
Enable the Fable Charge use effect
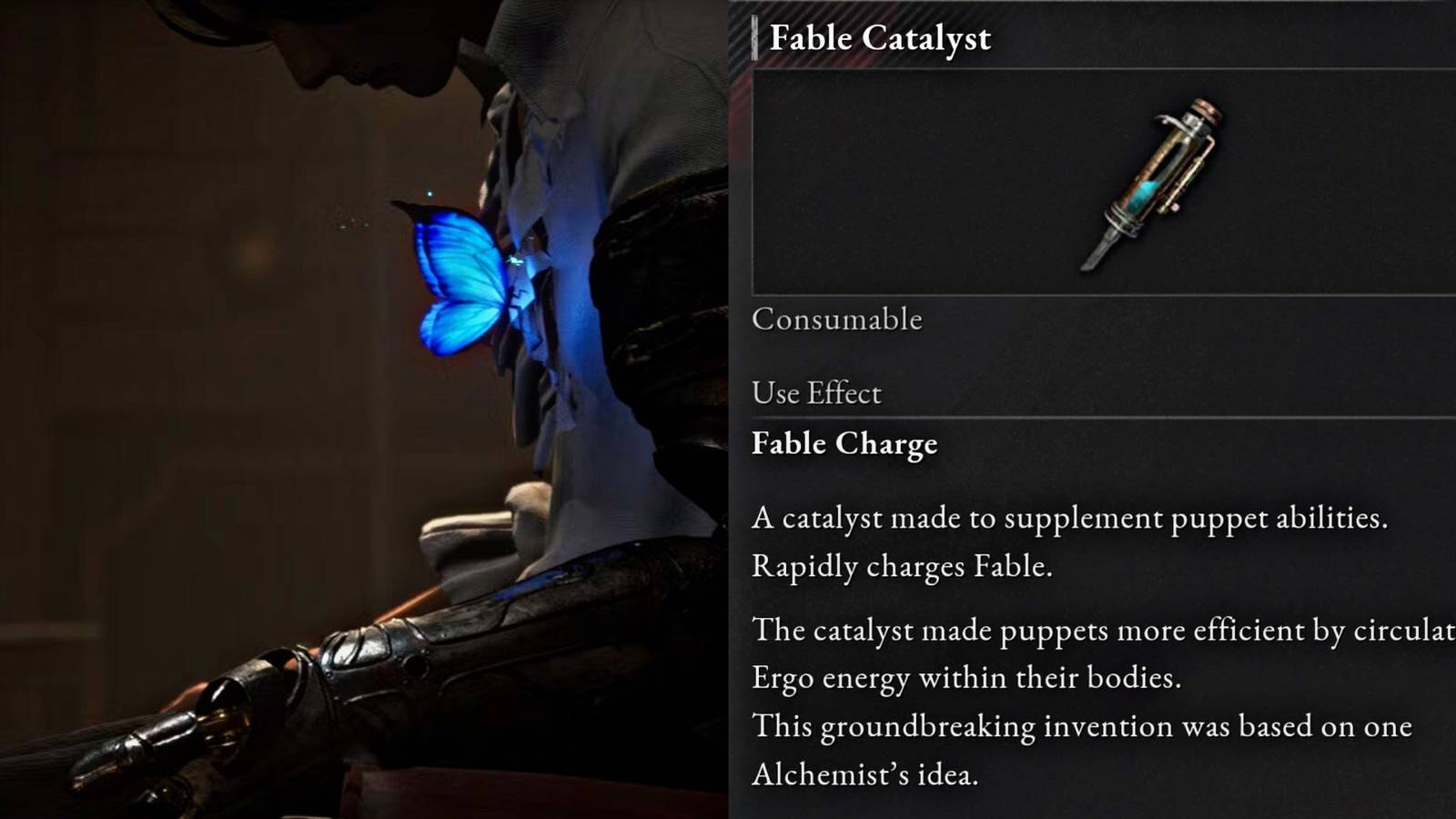click(844, 444)
